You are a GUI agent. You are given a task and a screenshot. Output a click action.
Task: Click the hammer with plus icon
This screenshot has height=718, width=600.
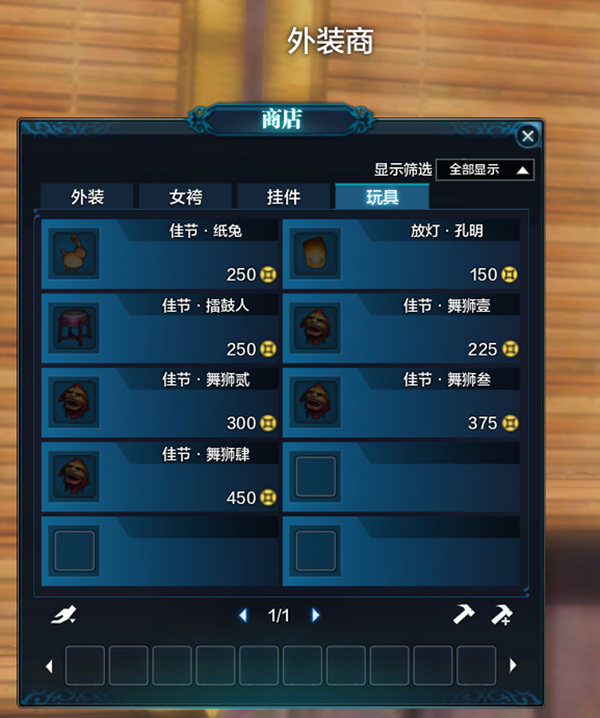tap(501, 615)
